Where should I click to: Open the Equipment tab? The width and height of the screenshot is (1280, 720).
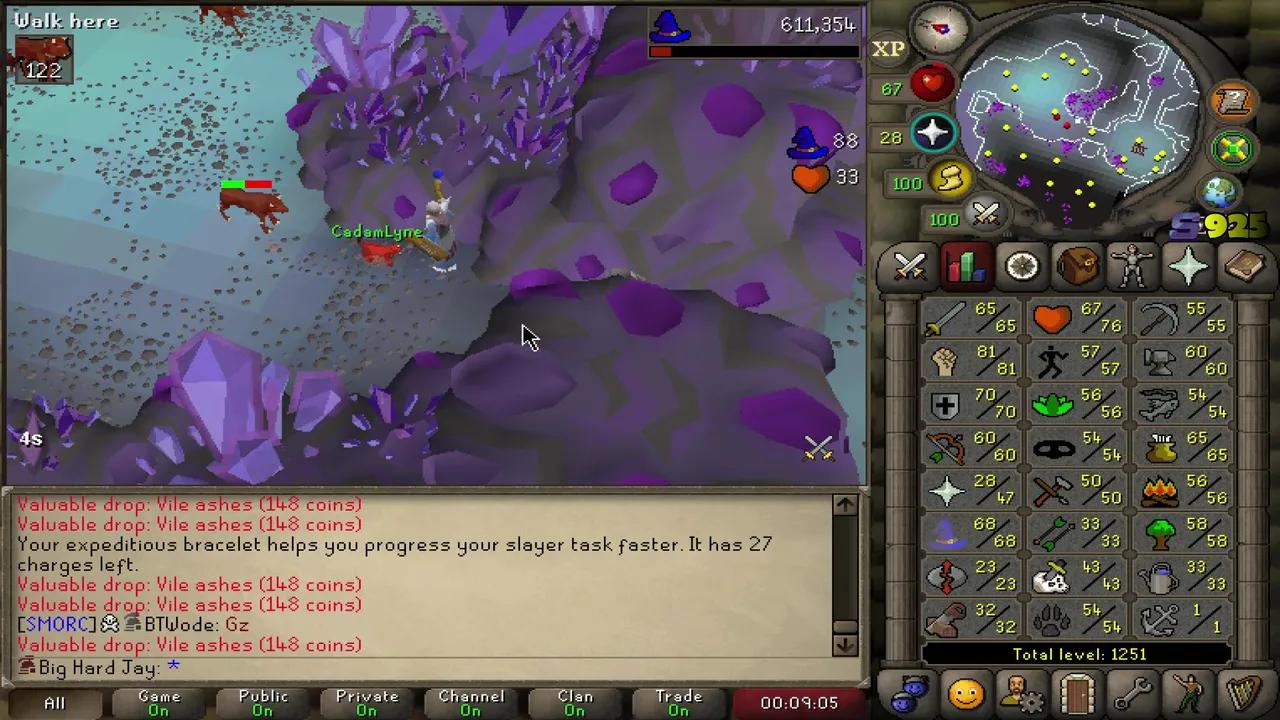1131,265
